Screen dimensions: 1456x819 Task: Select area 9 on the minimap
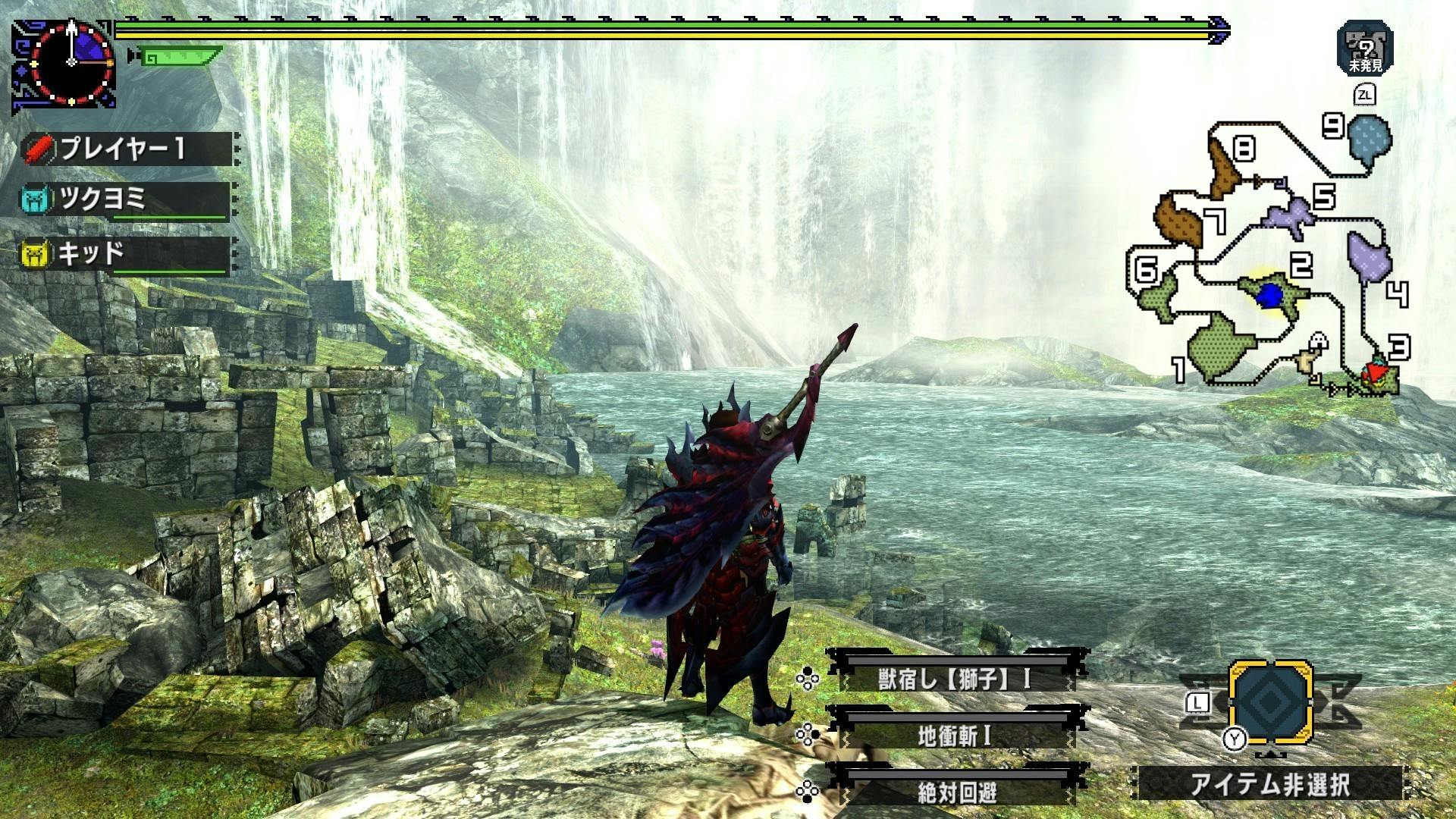point(1370,138)
